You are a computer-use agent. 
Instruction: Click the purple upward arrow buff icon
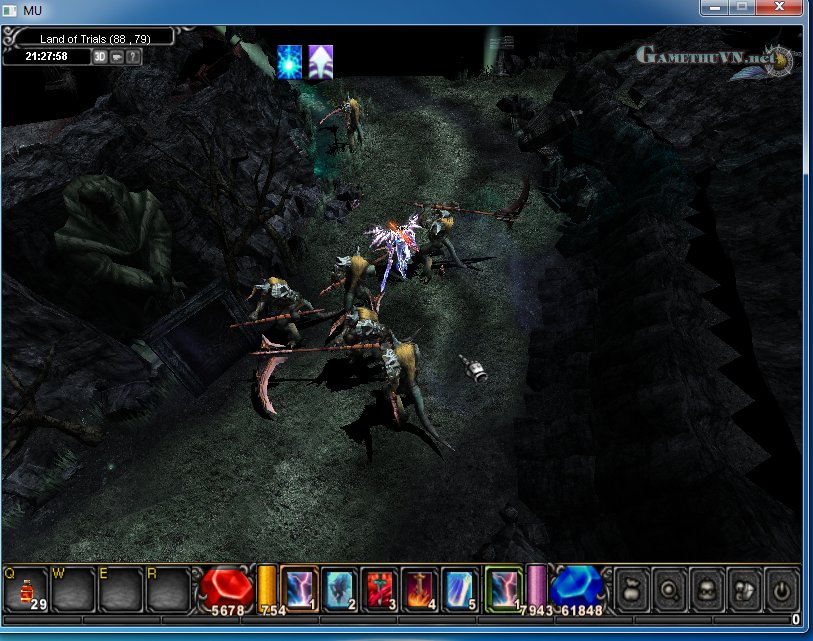(x=320, y=62)
